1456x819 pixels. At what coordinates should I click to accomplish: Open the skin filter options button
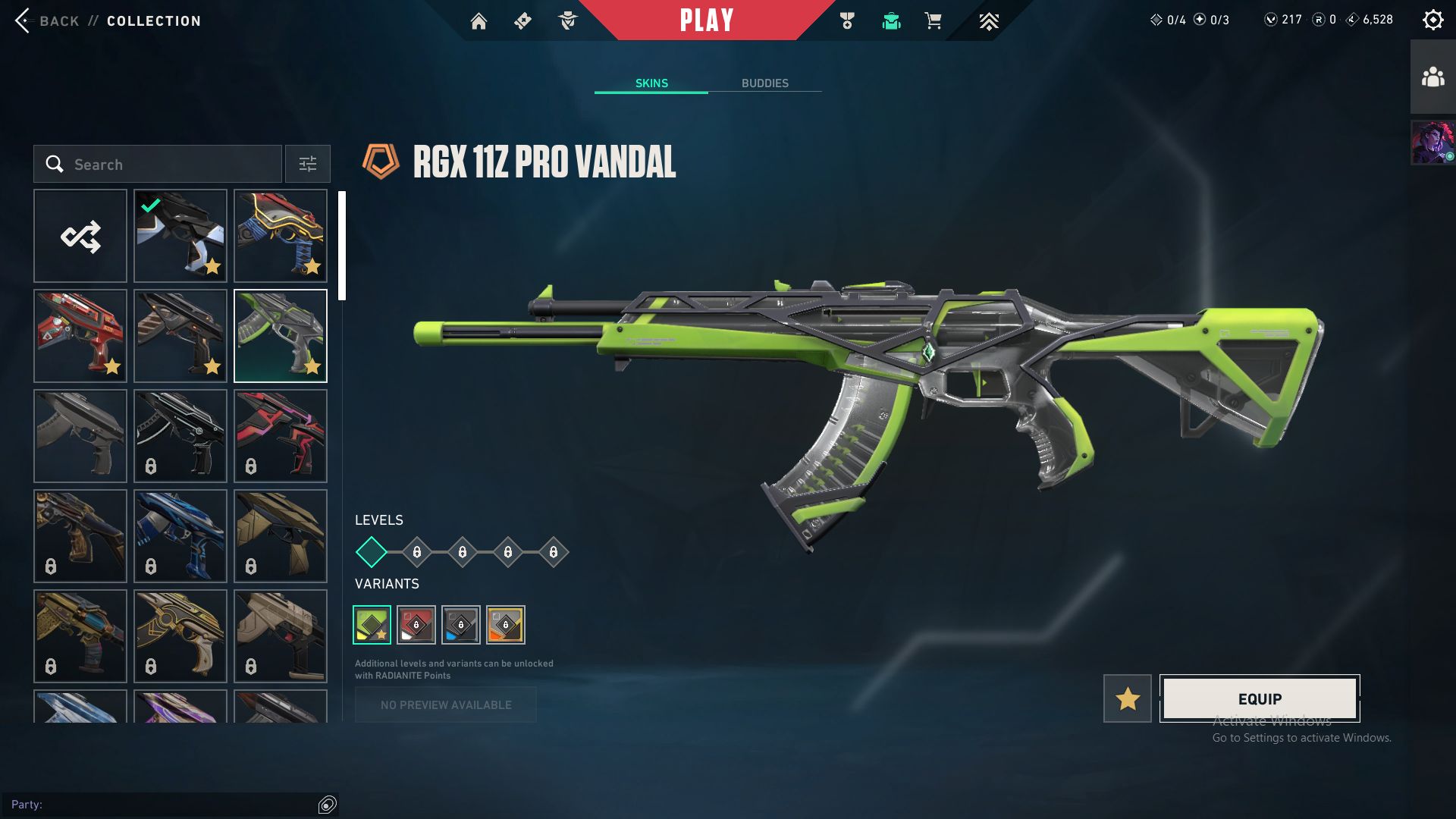click(308, 165)
